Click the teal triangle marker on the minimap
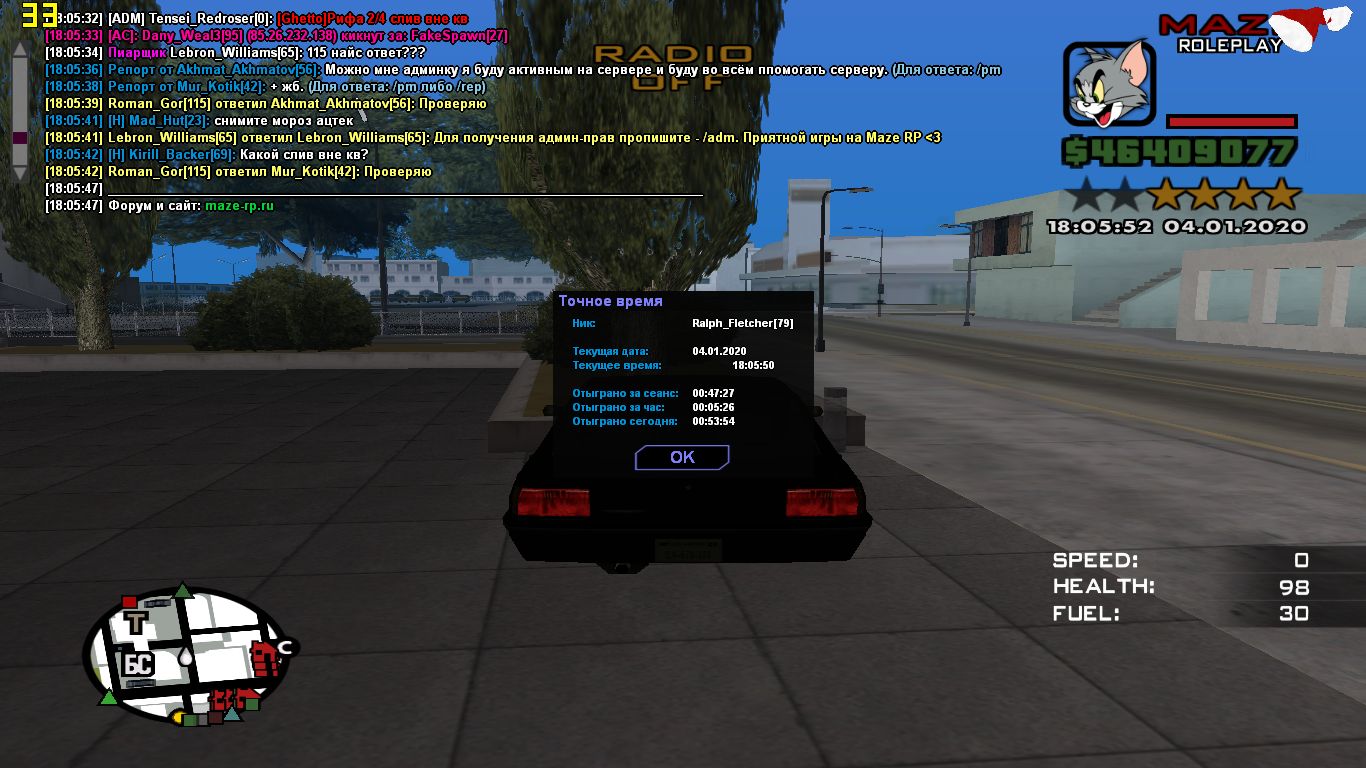The width and height of the screenshot is (1366, 768). pyautogui.click(x=233, y=715)
